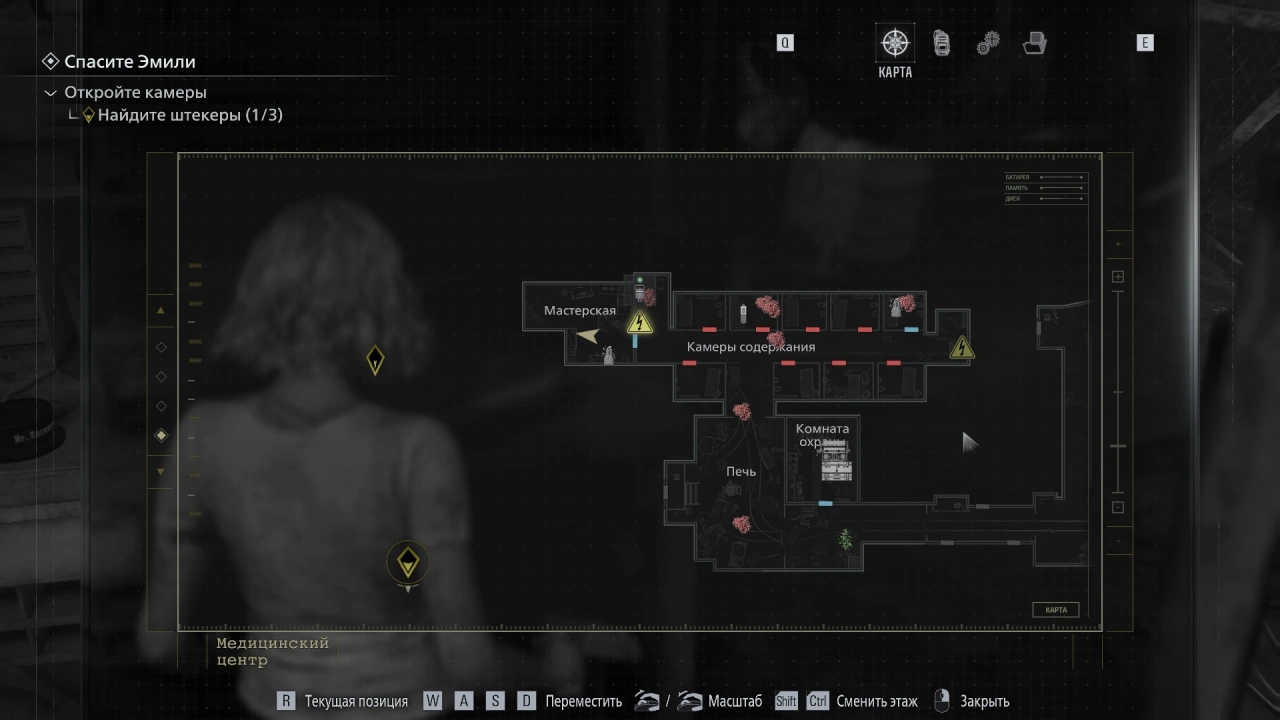Click the circled objective marker below map
The width and height of the screenshot is (1280, 720).
pos(407,563)
